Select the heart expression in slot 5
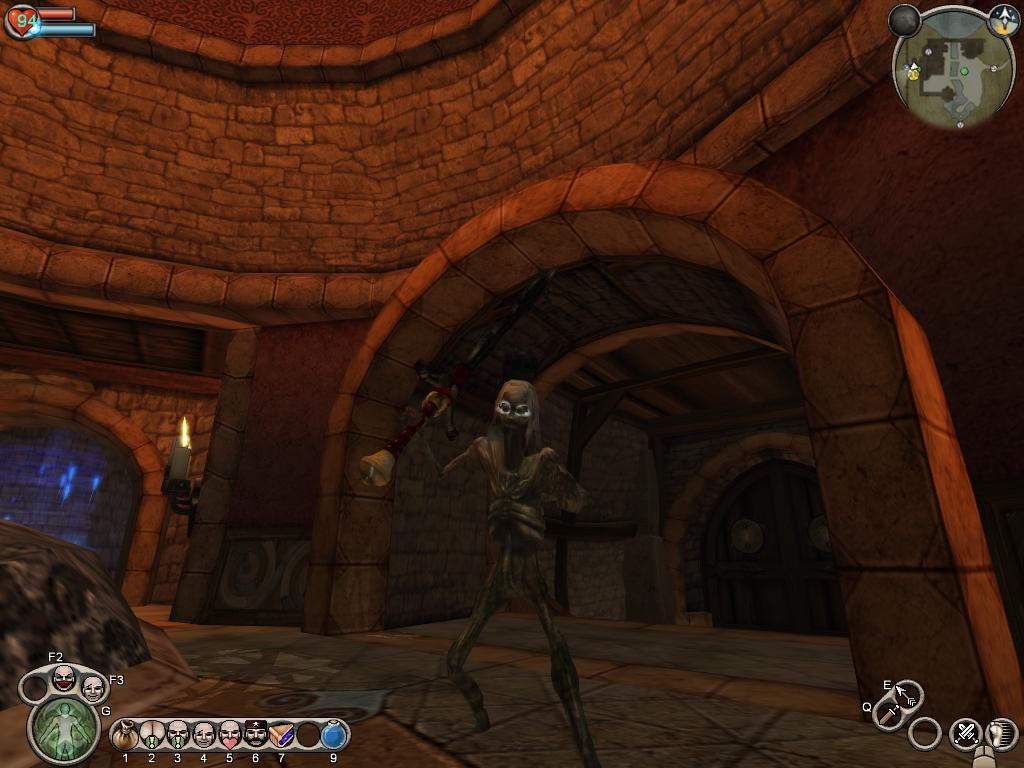The image size is (1024, 768). (x=229, y=736)
